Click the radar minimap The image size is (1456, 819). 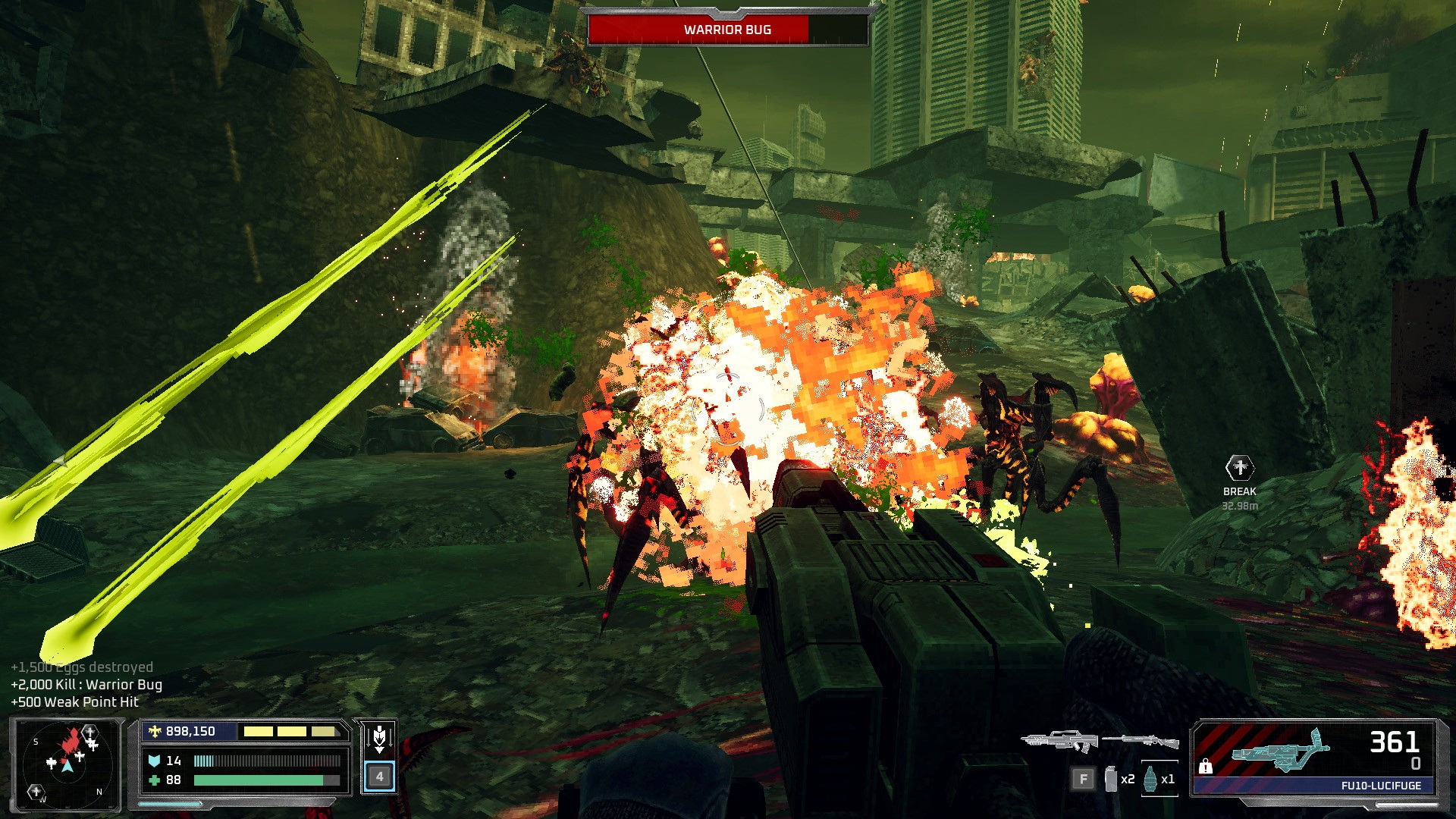coord(67,761)
